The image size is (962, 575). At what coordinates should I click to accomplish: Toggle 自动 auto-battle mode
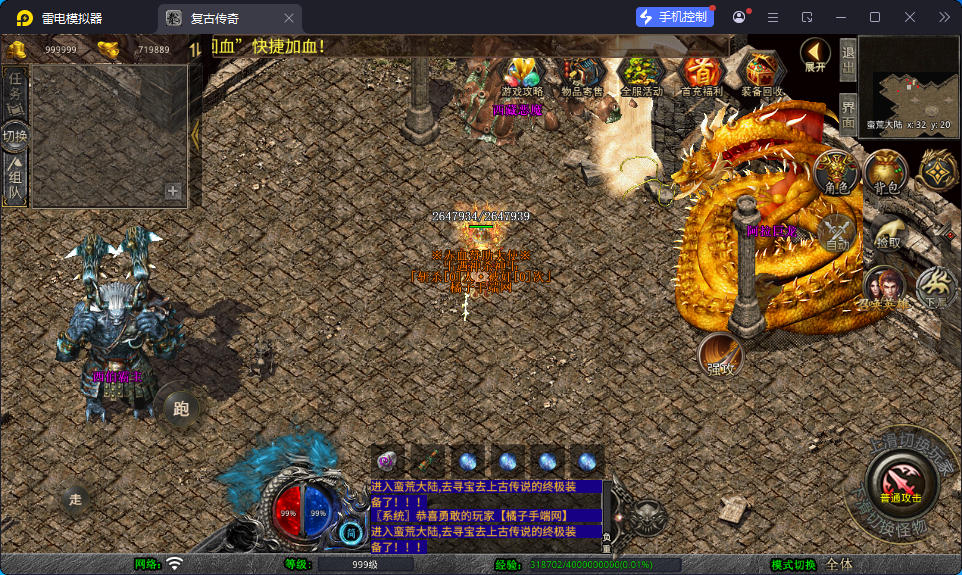[835, 233]
